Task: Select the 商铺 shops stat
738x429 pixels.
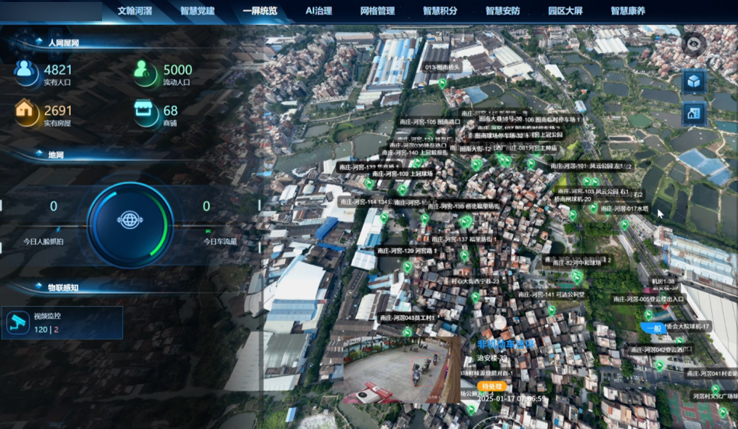Action: point(158,115)
